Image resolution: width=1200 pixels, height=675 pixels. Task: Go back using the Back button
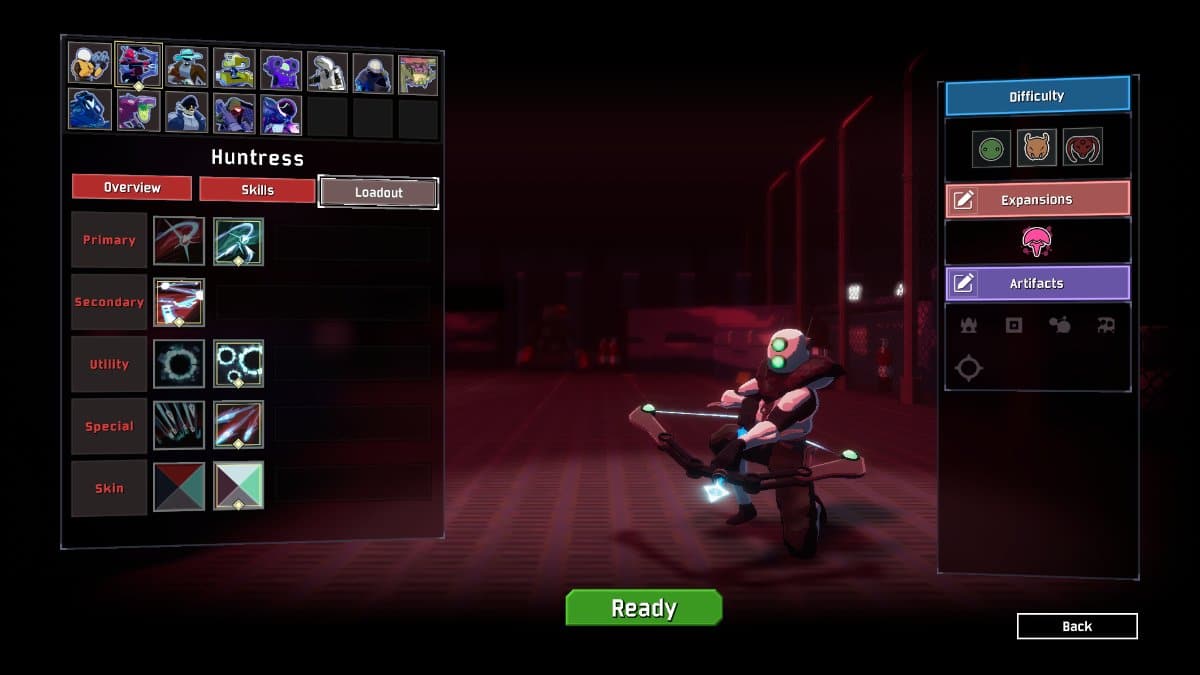[x=1077, y=626]
